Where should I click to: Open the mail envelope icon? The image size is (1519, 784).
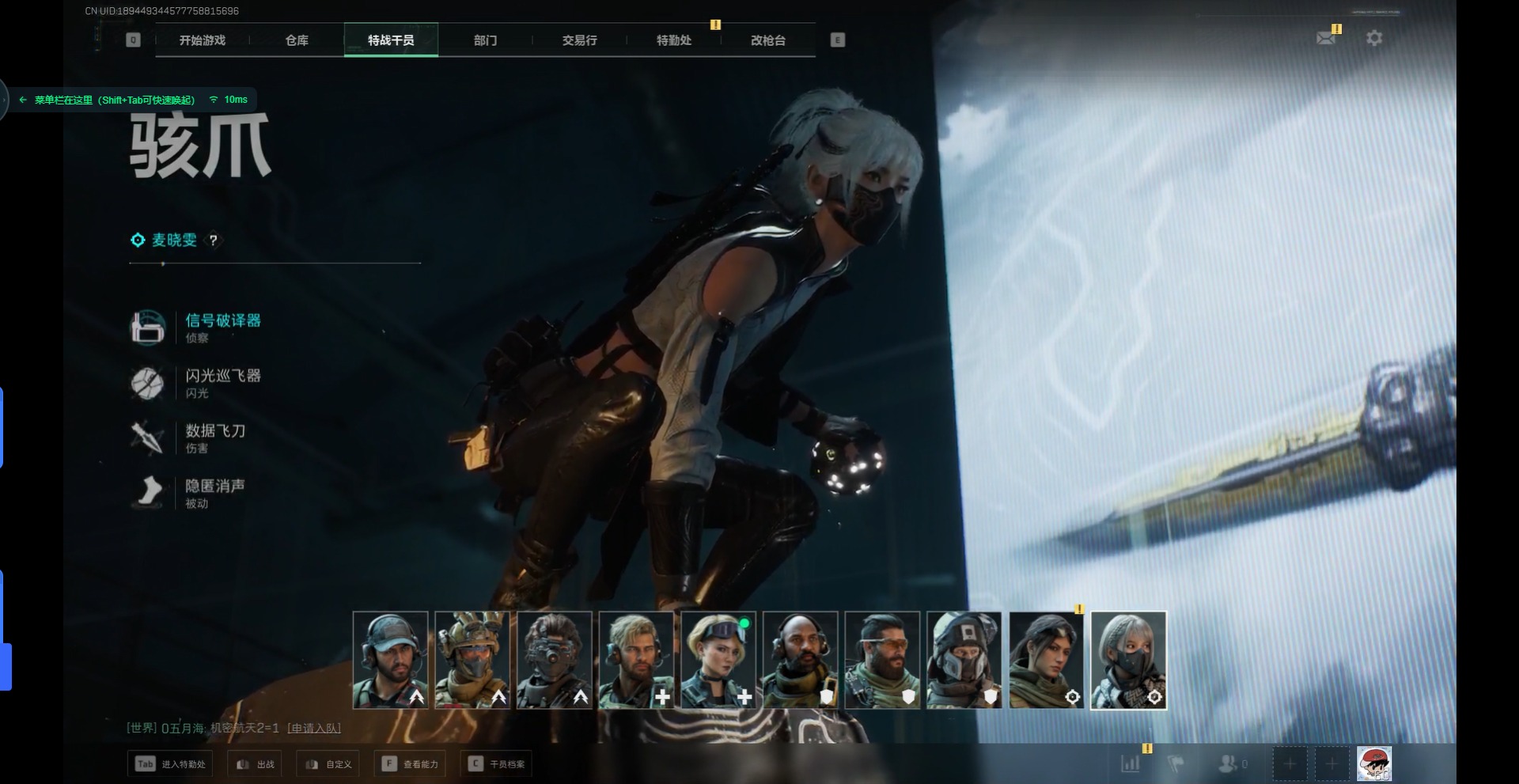(x=1326, y=38)
